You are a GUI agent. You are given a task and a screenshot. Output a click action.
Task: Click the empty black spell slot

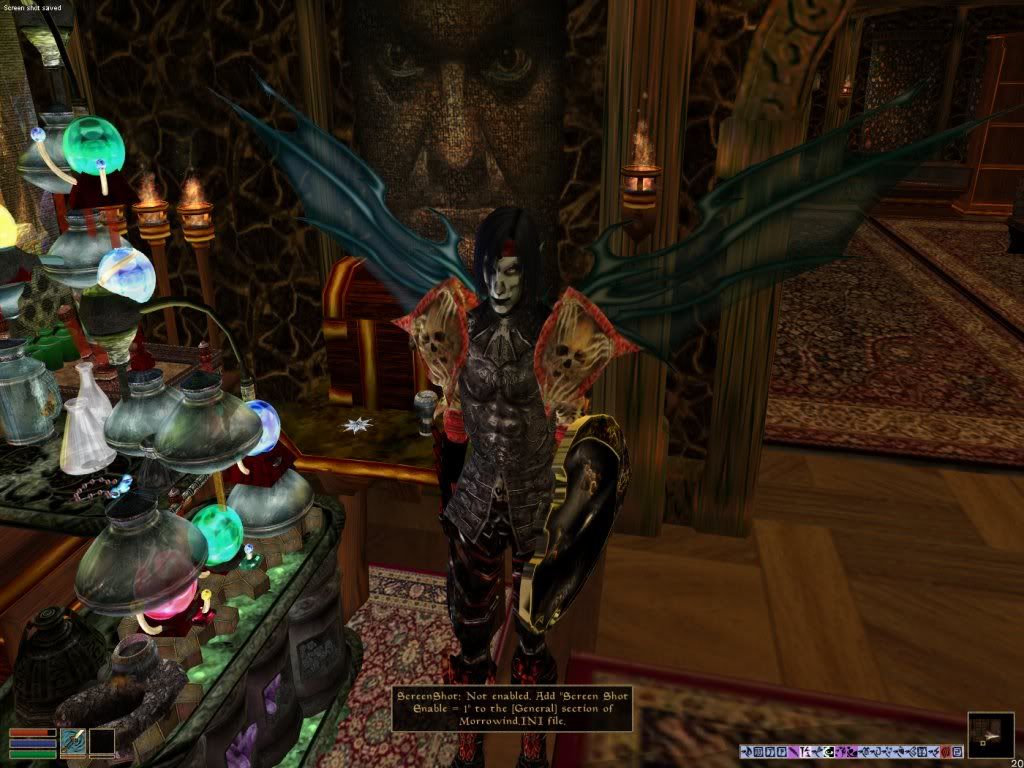(102, 742)
